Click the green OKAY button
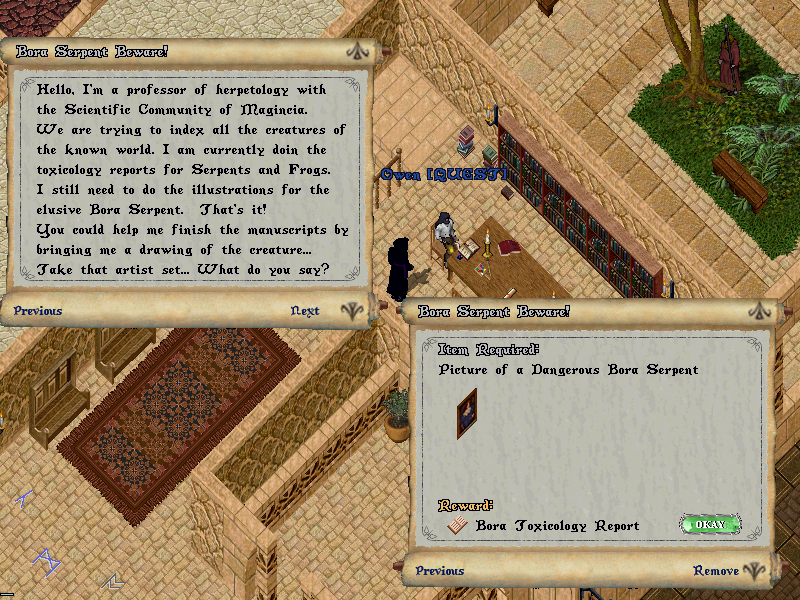 [710, 524]
